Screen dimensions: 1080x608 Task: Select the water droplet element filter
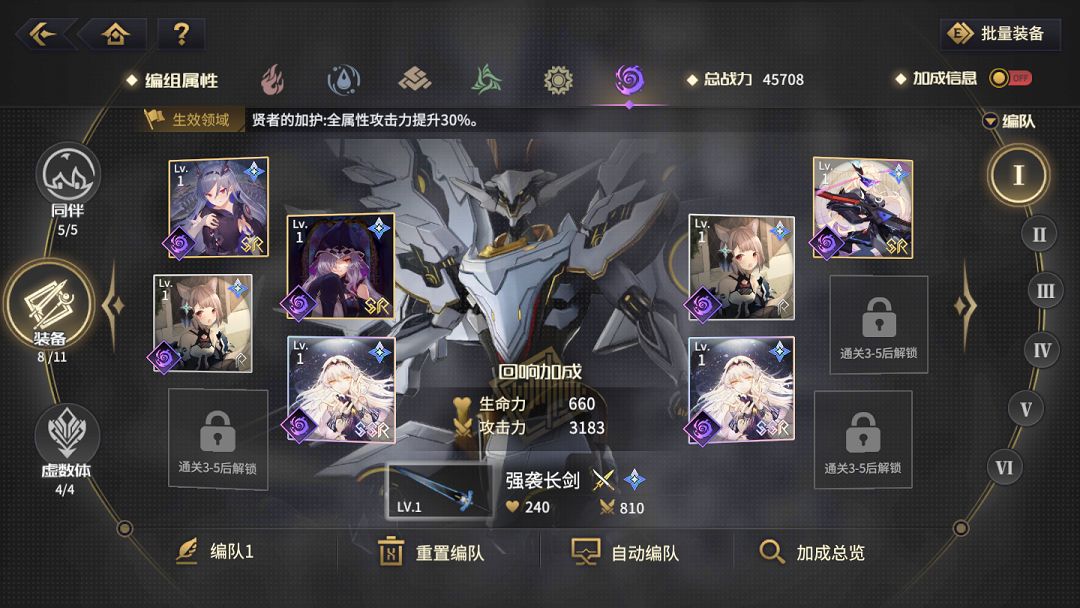344,80
